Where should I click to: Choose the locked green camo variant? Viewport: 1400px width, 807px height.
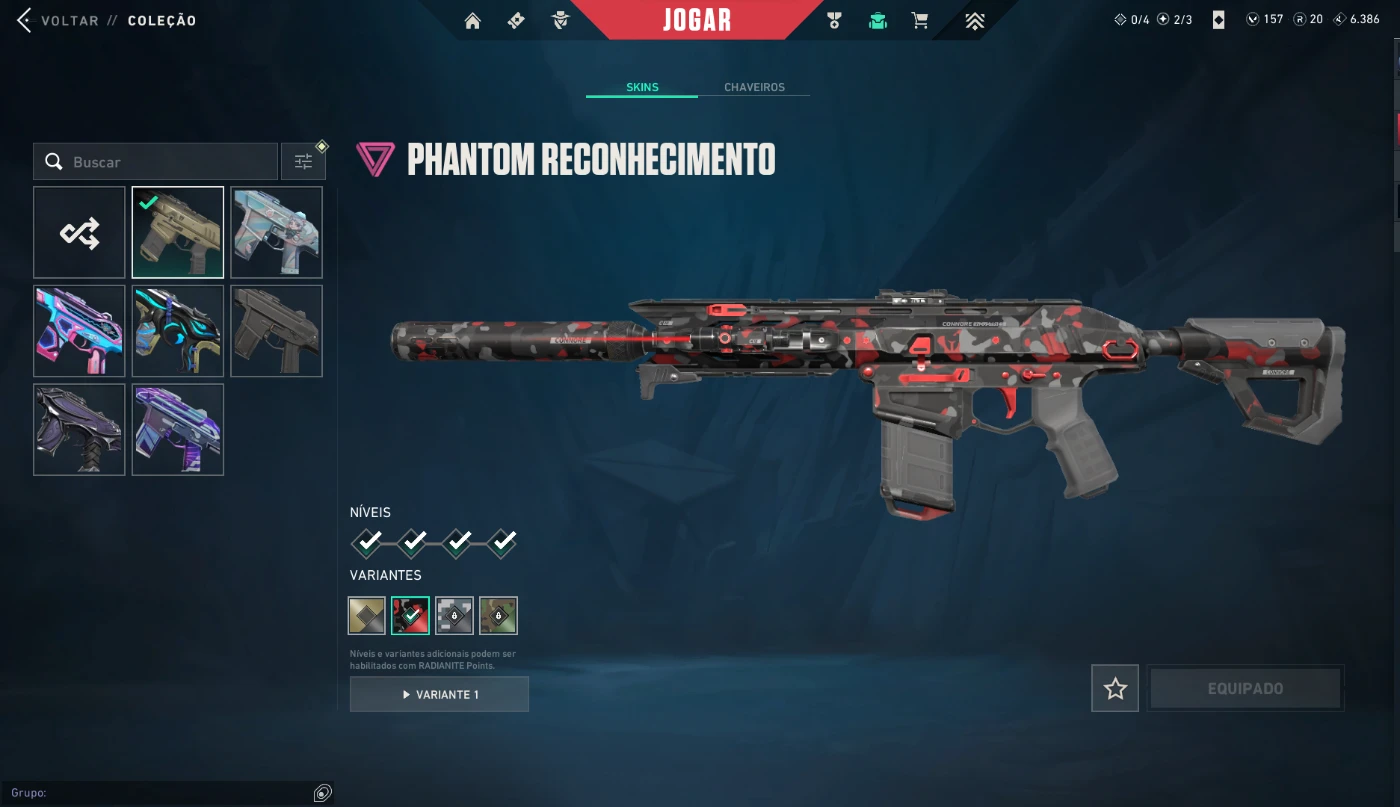[498, 616]
